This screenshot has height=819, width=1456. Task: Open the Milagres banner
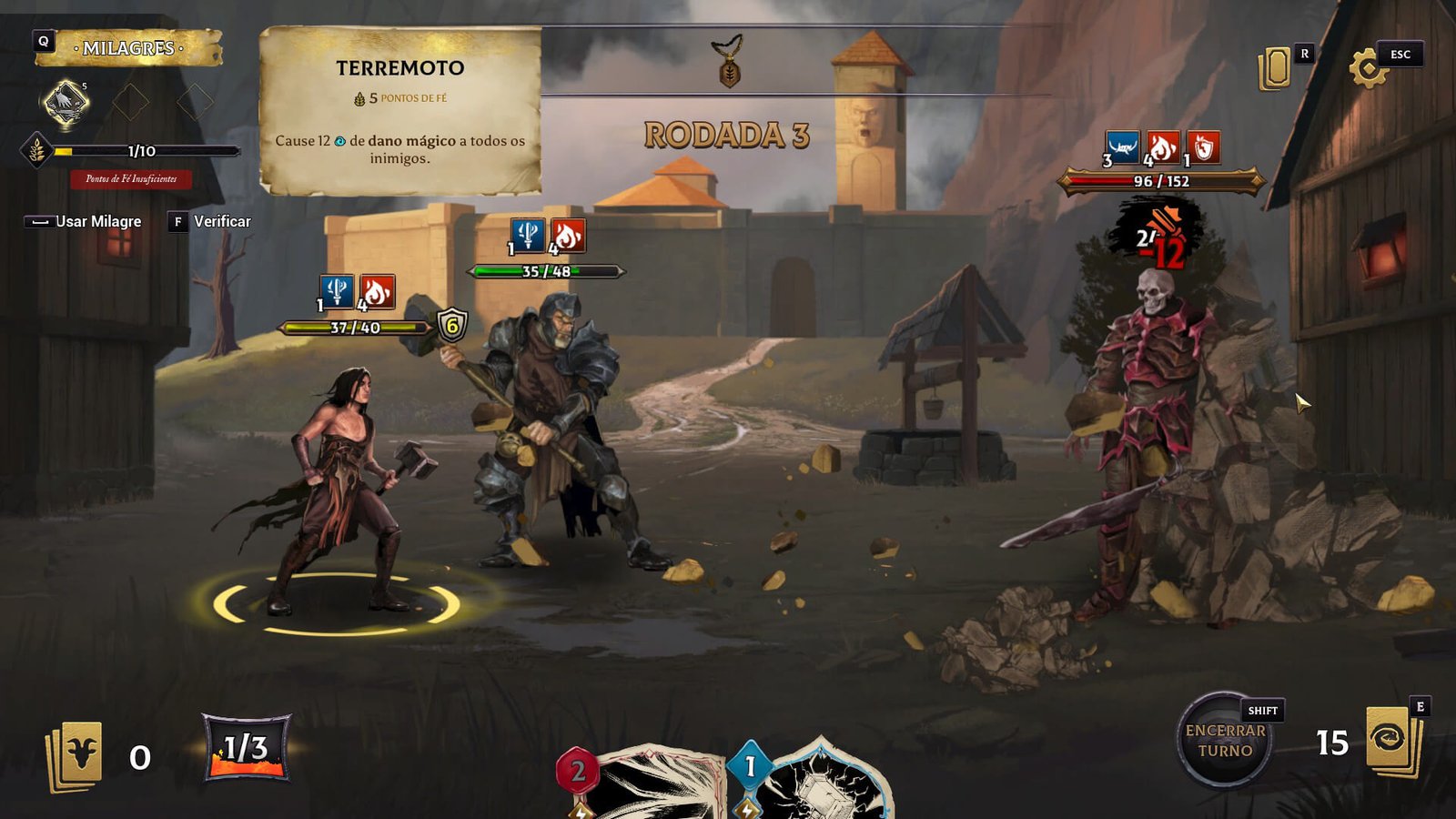pos(128,48)
